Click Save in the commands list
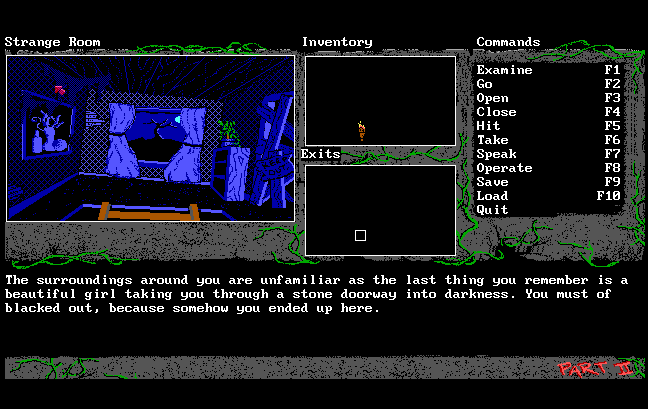 tap(492, 182)
